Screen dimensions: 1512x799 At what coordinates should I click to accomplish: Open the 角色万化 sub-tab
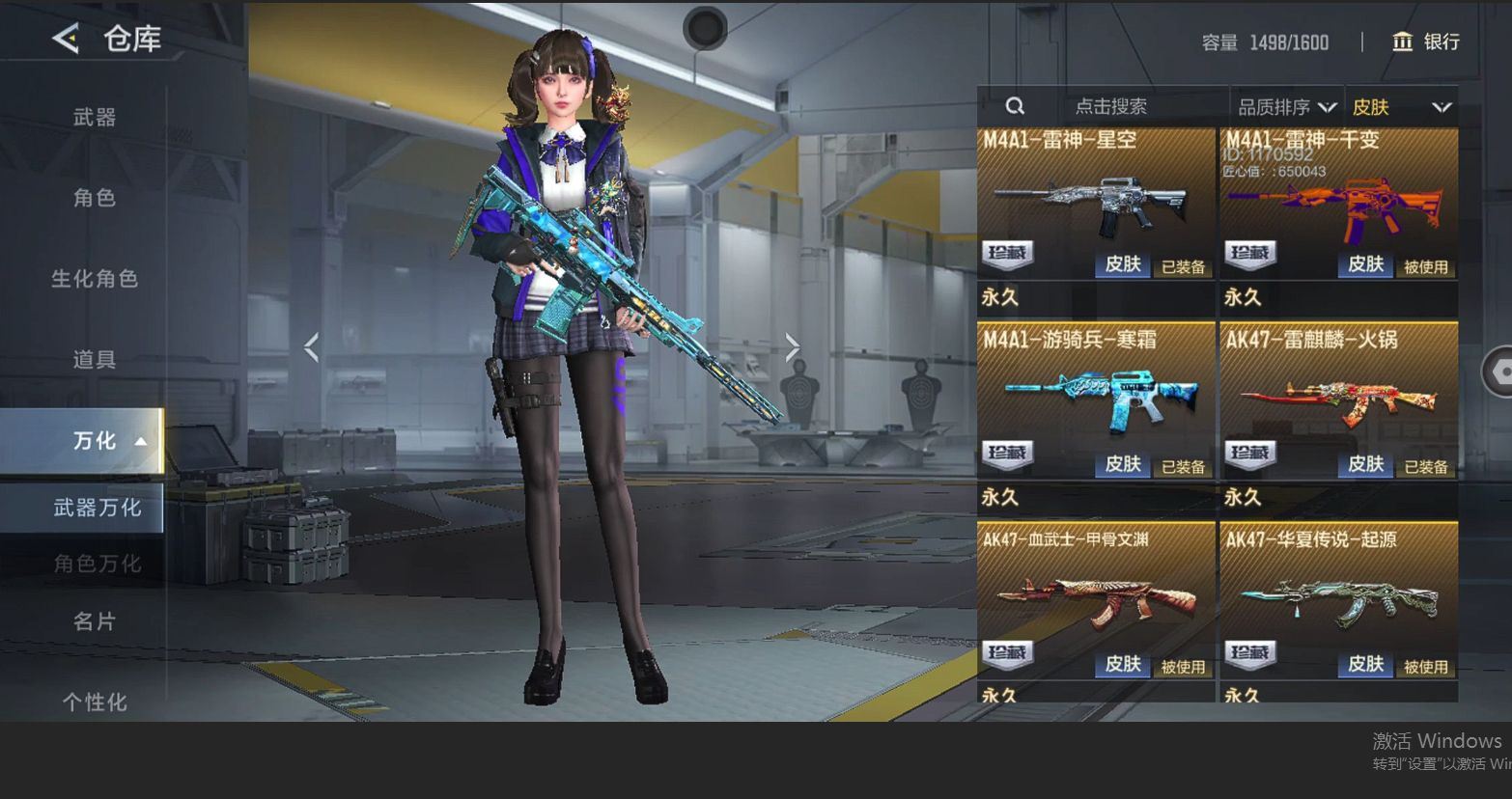tap(97, 564)
